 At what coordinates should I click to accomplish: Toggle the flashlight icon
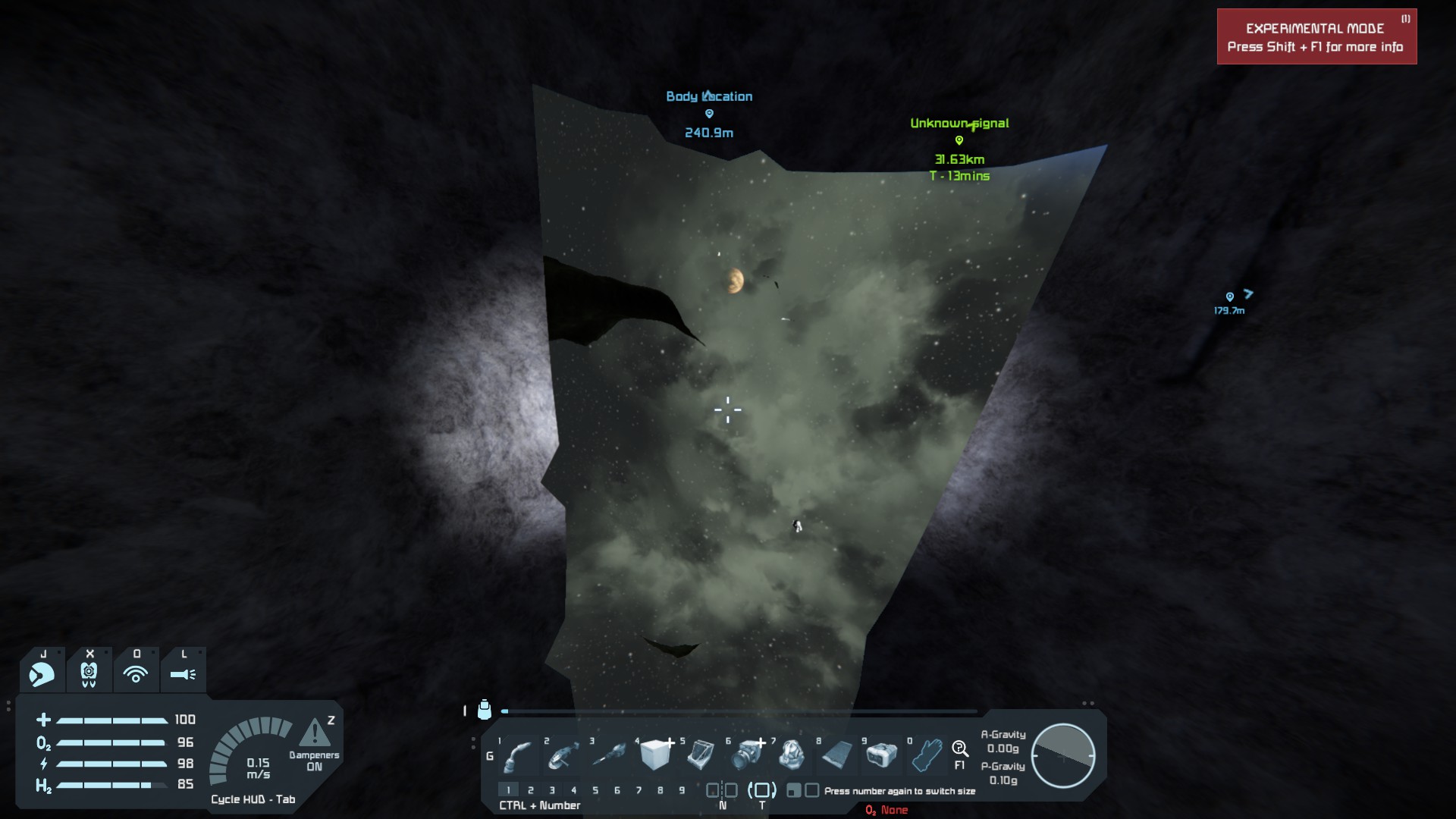click(183, 673)
